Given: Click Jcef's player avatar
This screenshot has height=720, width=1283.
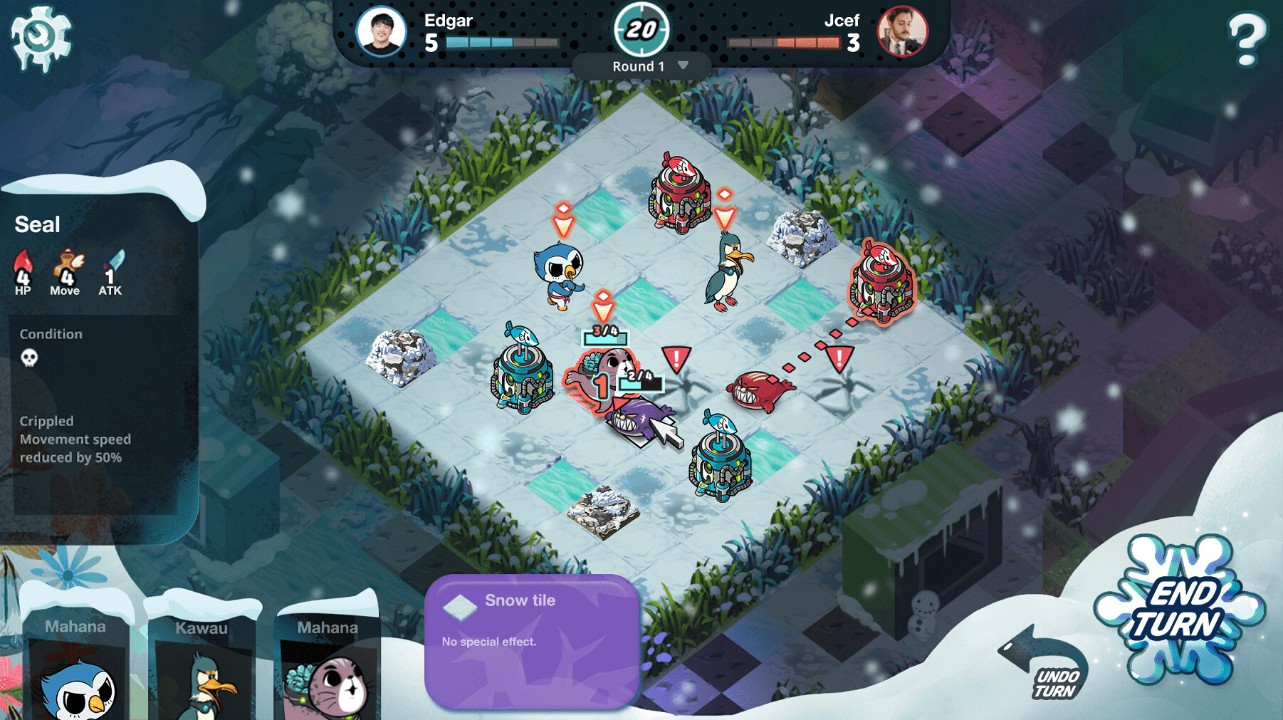Looking at the screenshot, I should 902,32.
